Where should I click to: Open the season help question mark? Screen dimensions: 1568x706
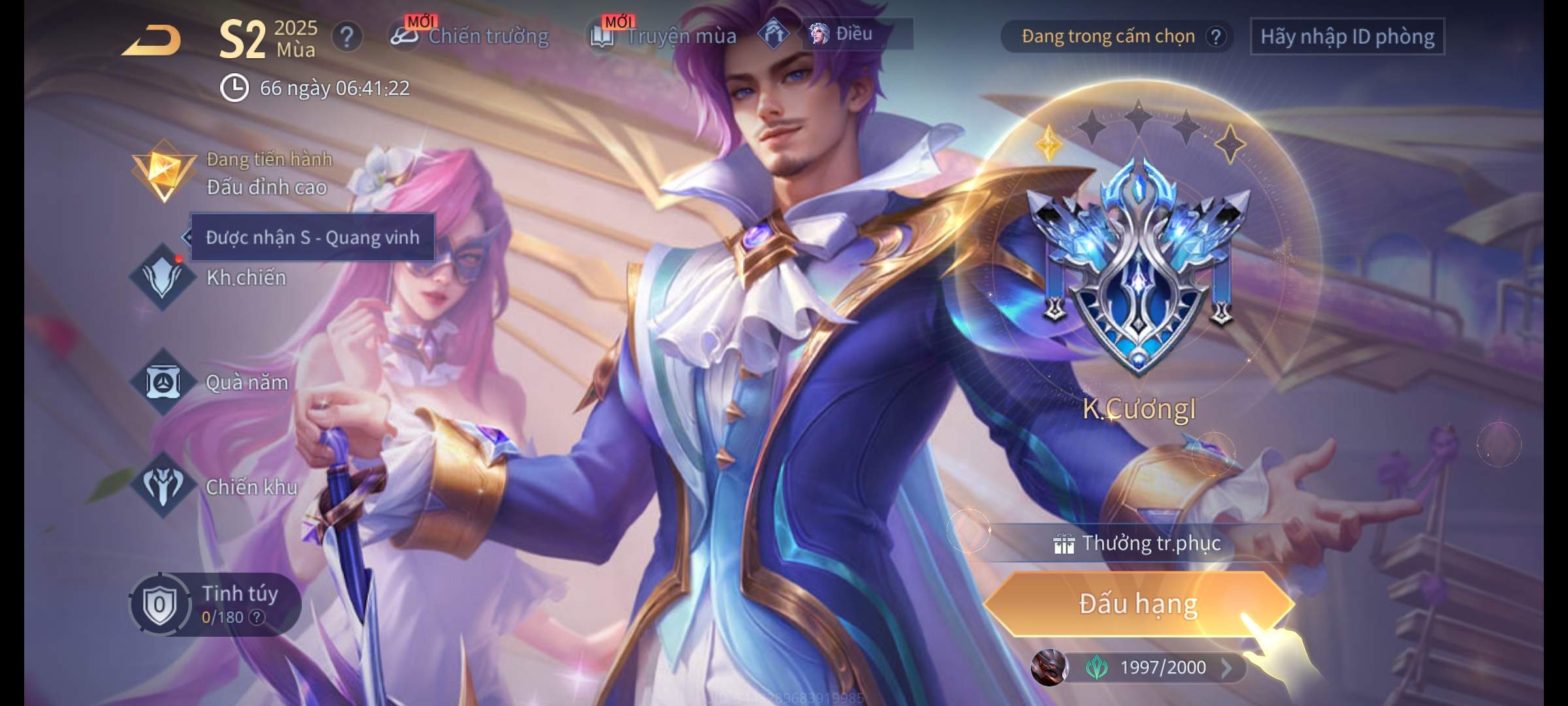[x=347, y=37]
